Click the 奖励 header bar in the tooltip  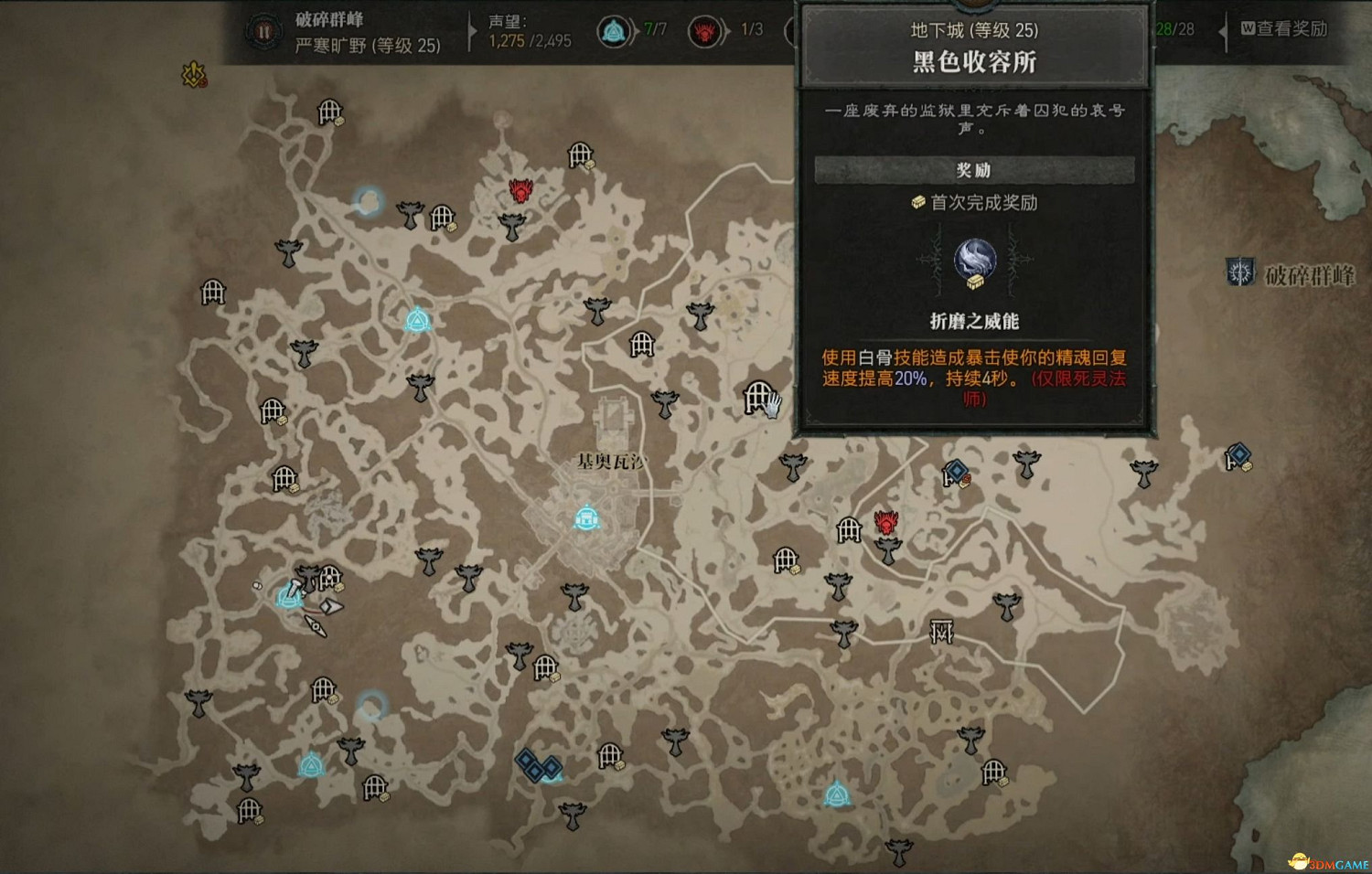coord(976,169)
